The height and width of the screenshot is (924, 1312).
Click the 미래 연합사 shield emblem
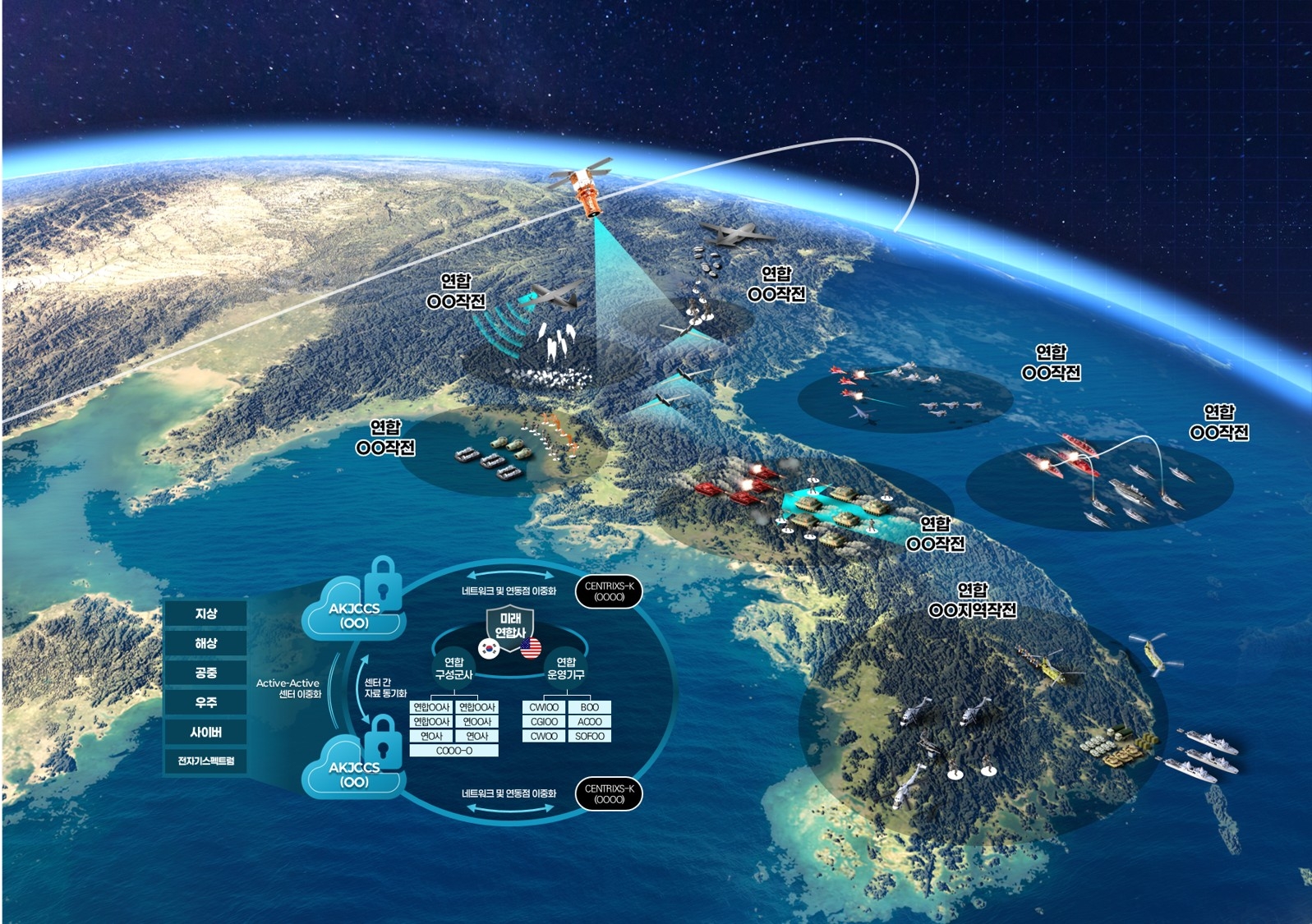(x=510, y=625)
